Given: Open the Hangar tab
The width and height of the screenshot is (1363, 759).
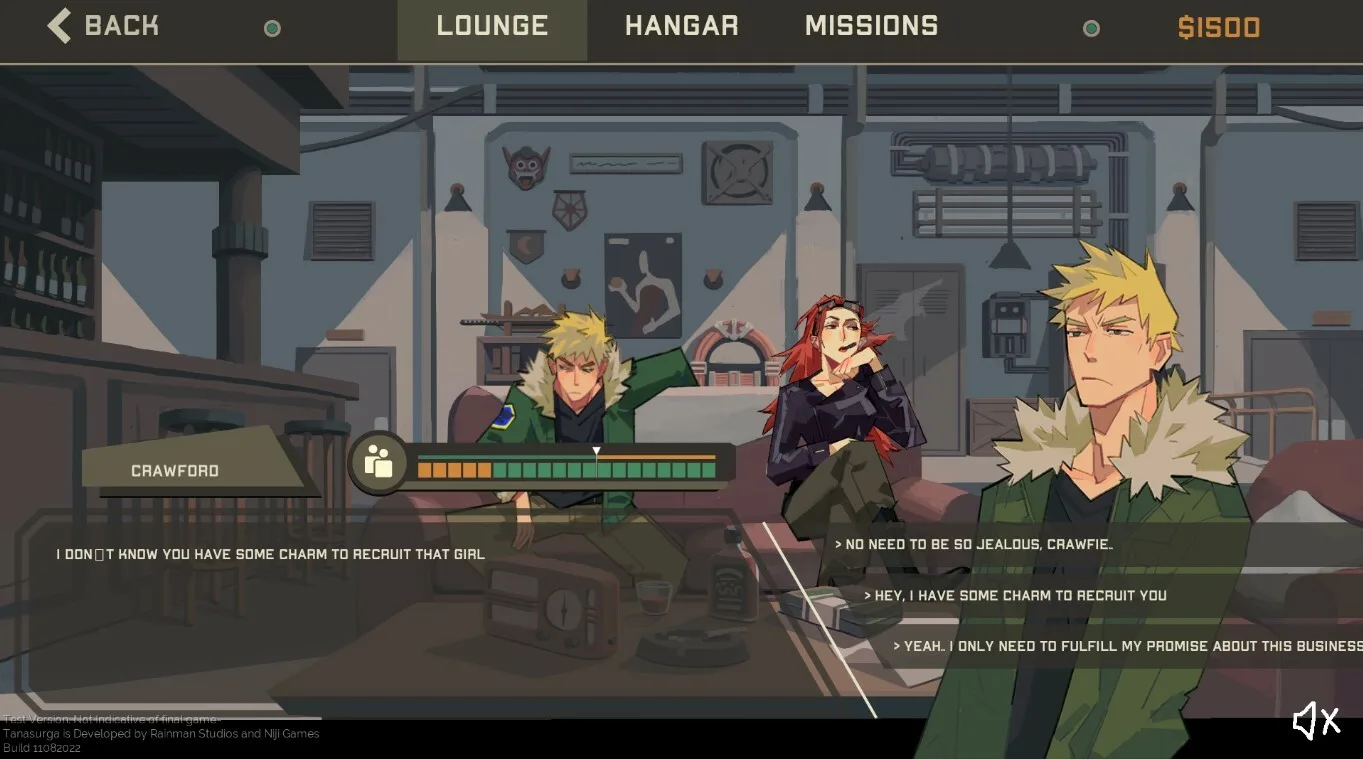Looking at the screenshot, I should pos(682,27).
